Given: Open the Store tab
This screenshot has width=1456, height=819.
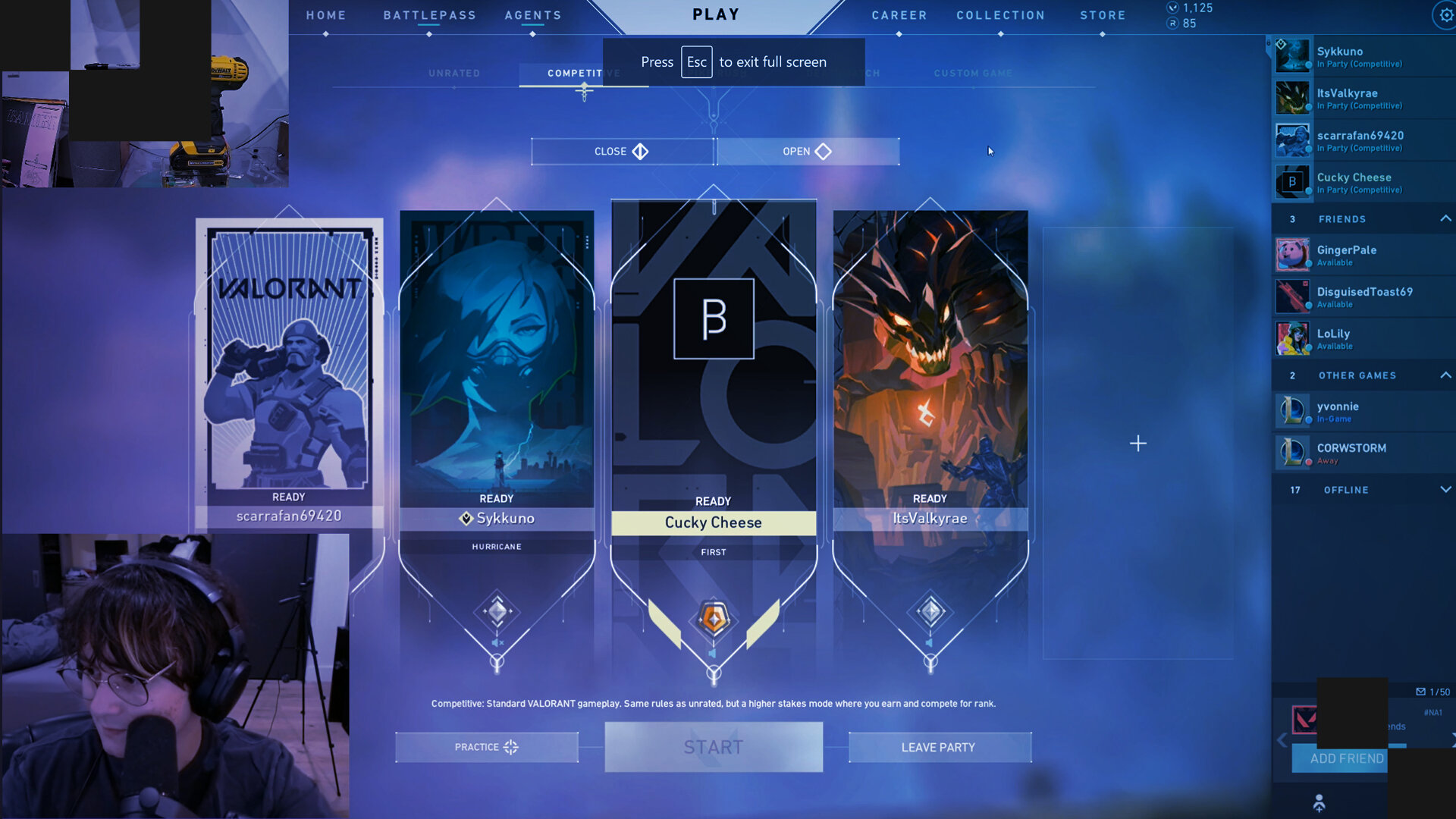Looking at the screenshot, I should point(1103,15).
